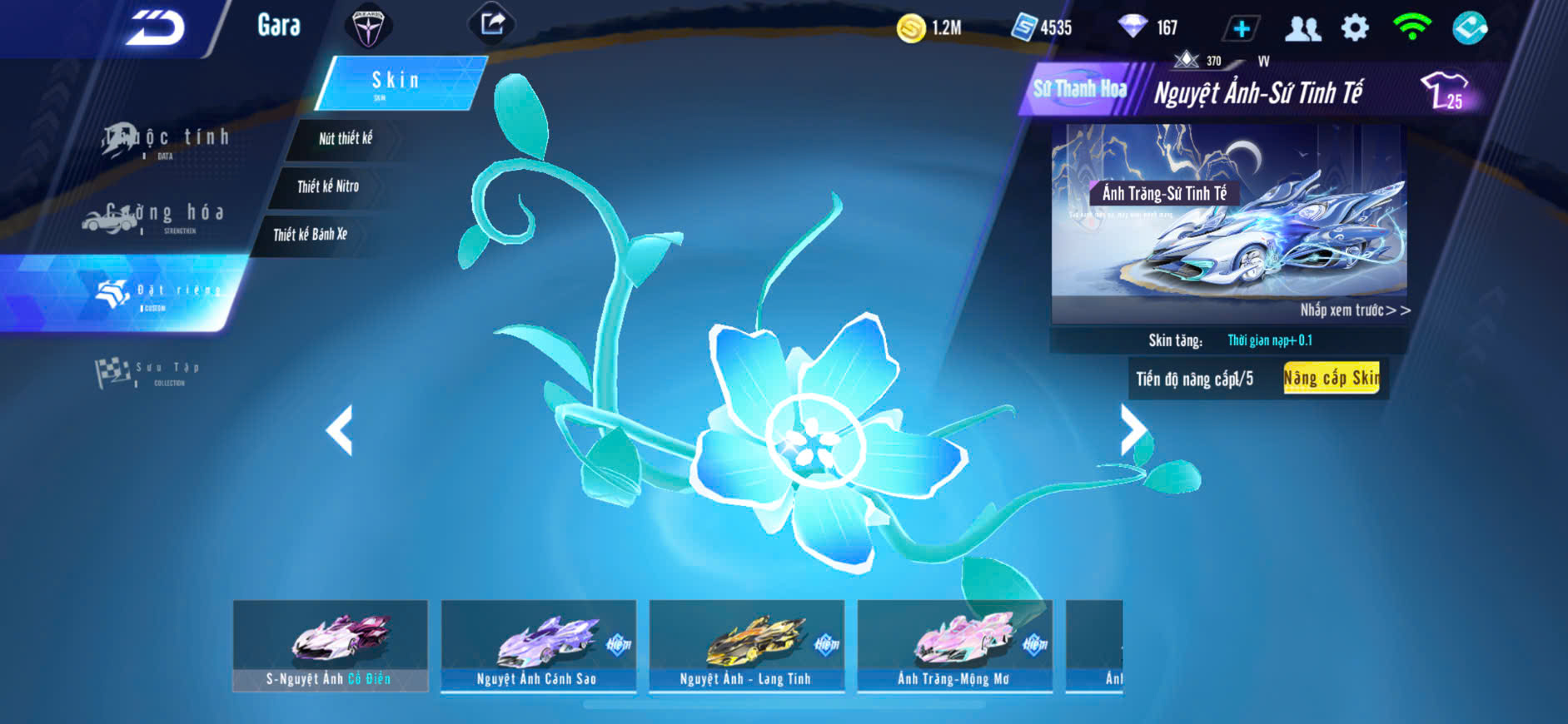The height and width of the screenshot is (724, 1568).
Task: Switch to Nút thiết kế tab
Action: click(346, 138)
